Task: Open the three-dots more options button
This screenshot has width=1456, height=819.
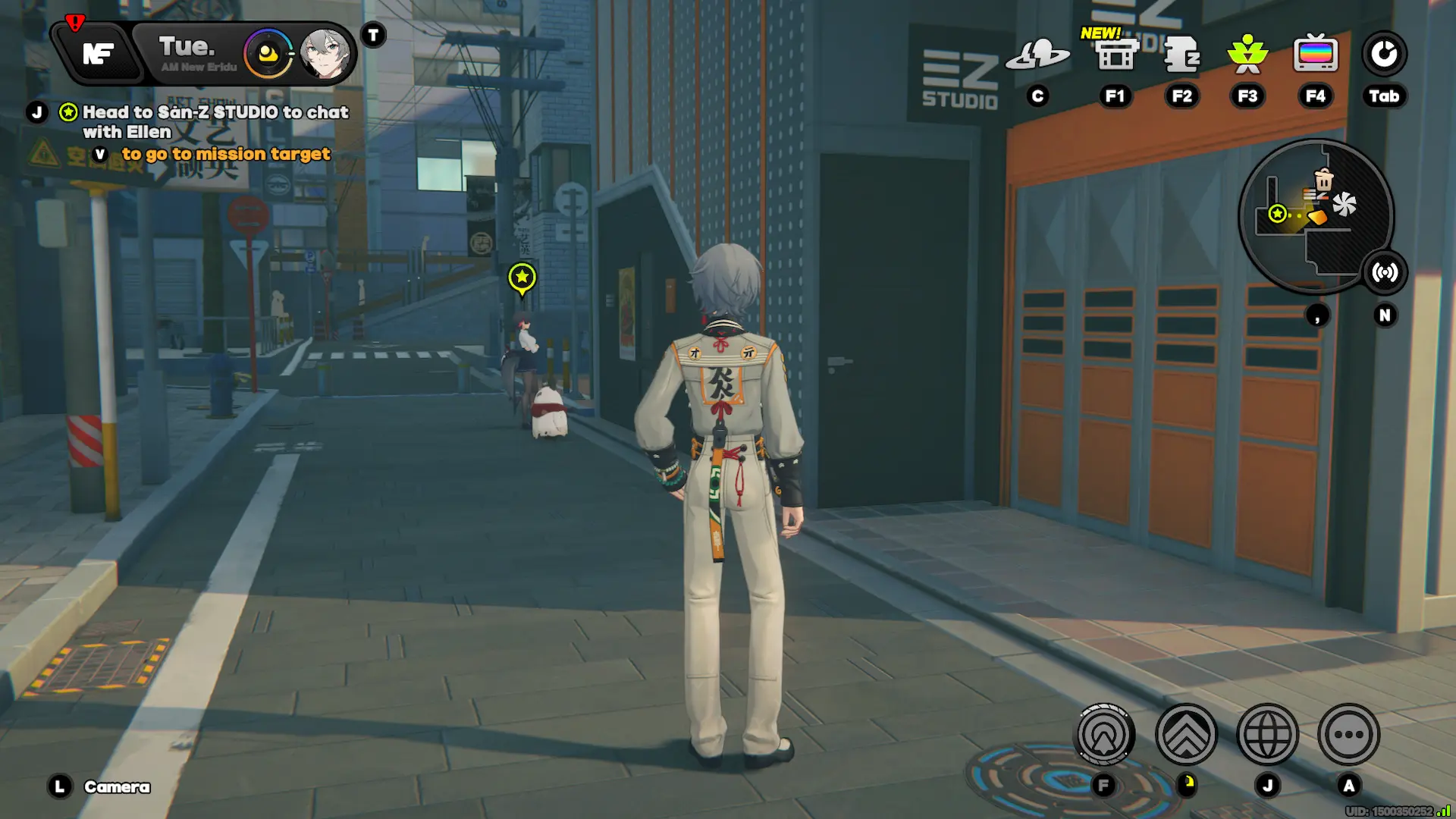Action: (1348, 734)
